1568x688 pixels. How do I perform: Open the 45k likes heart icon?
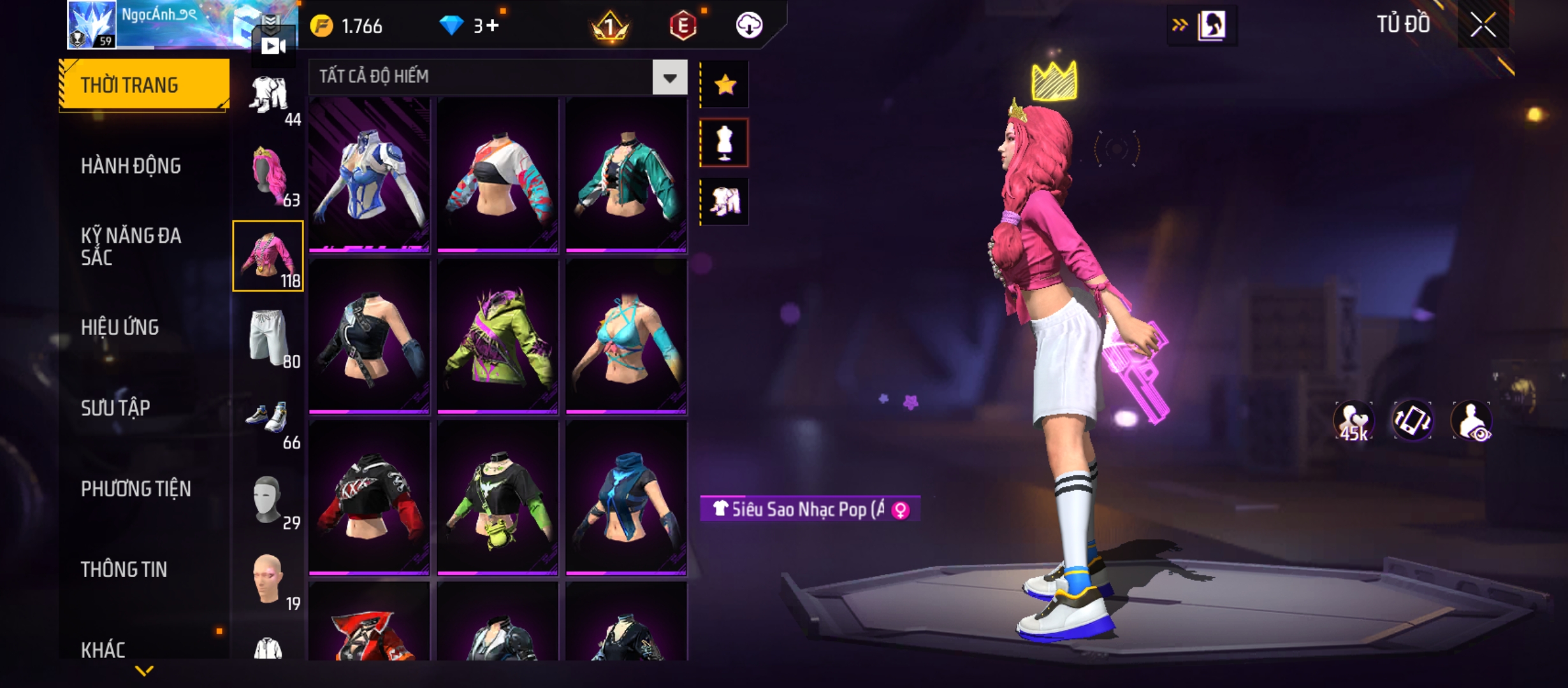coord(1353,421)
